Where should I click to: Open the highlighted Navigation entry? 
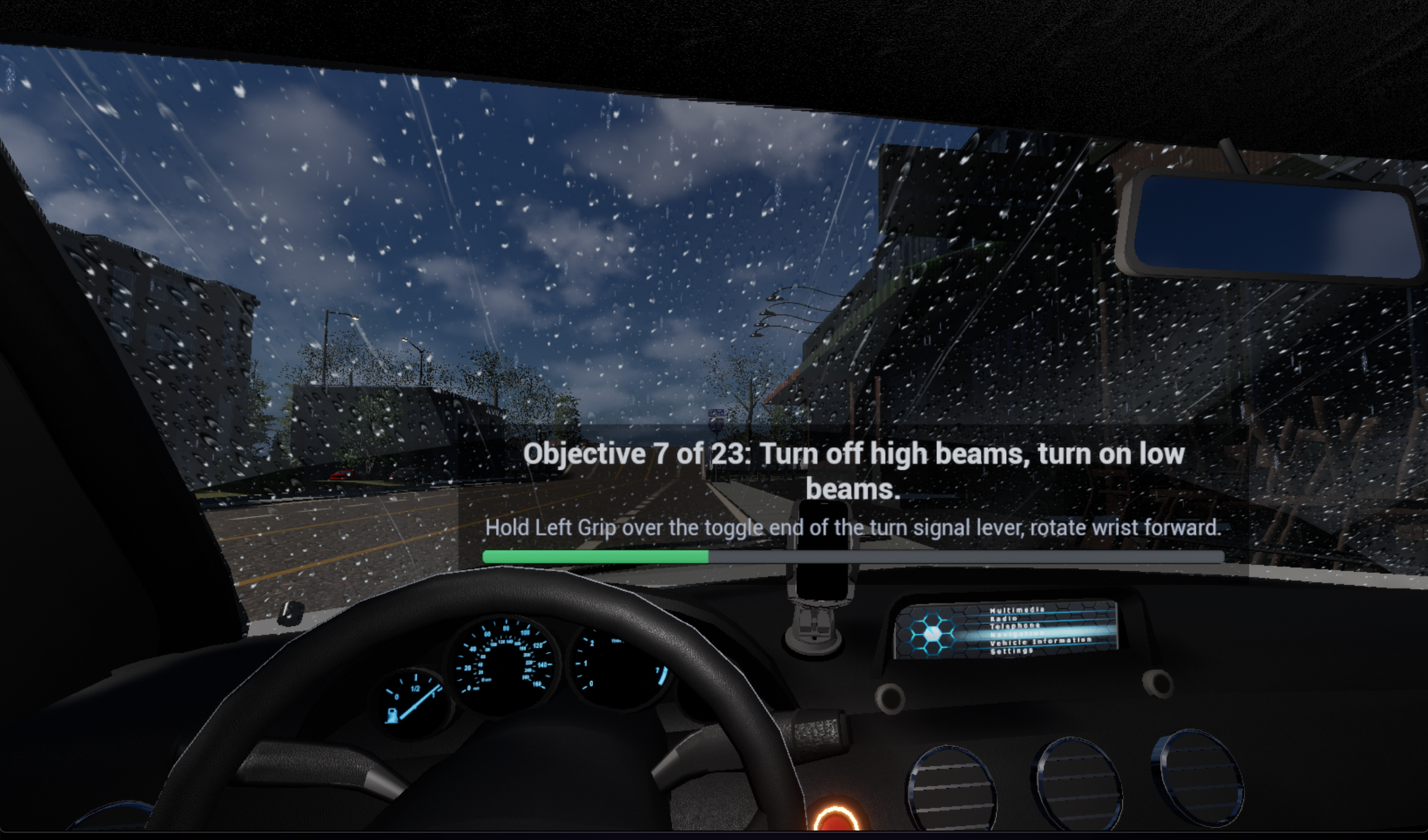(x=1017, y=634)
